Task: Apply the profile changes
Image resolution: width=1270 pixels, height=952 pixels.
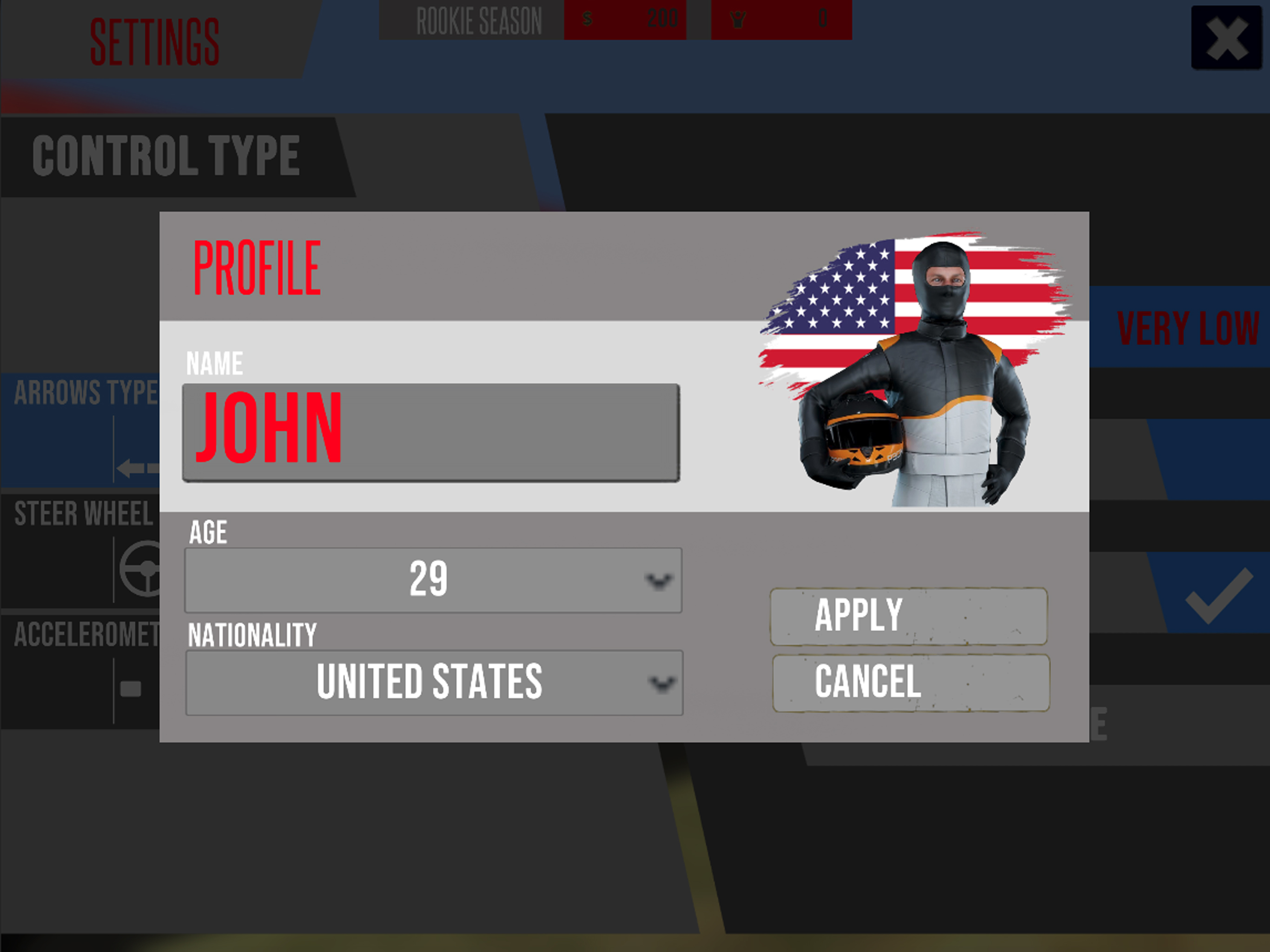Action: click(908, 615)
